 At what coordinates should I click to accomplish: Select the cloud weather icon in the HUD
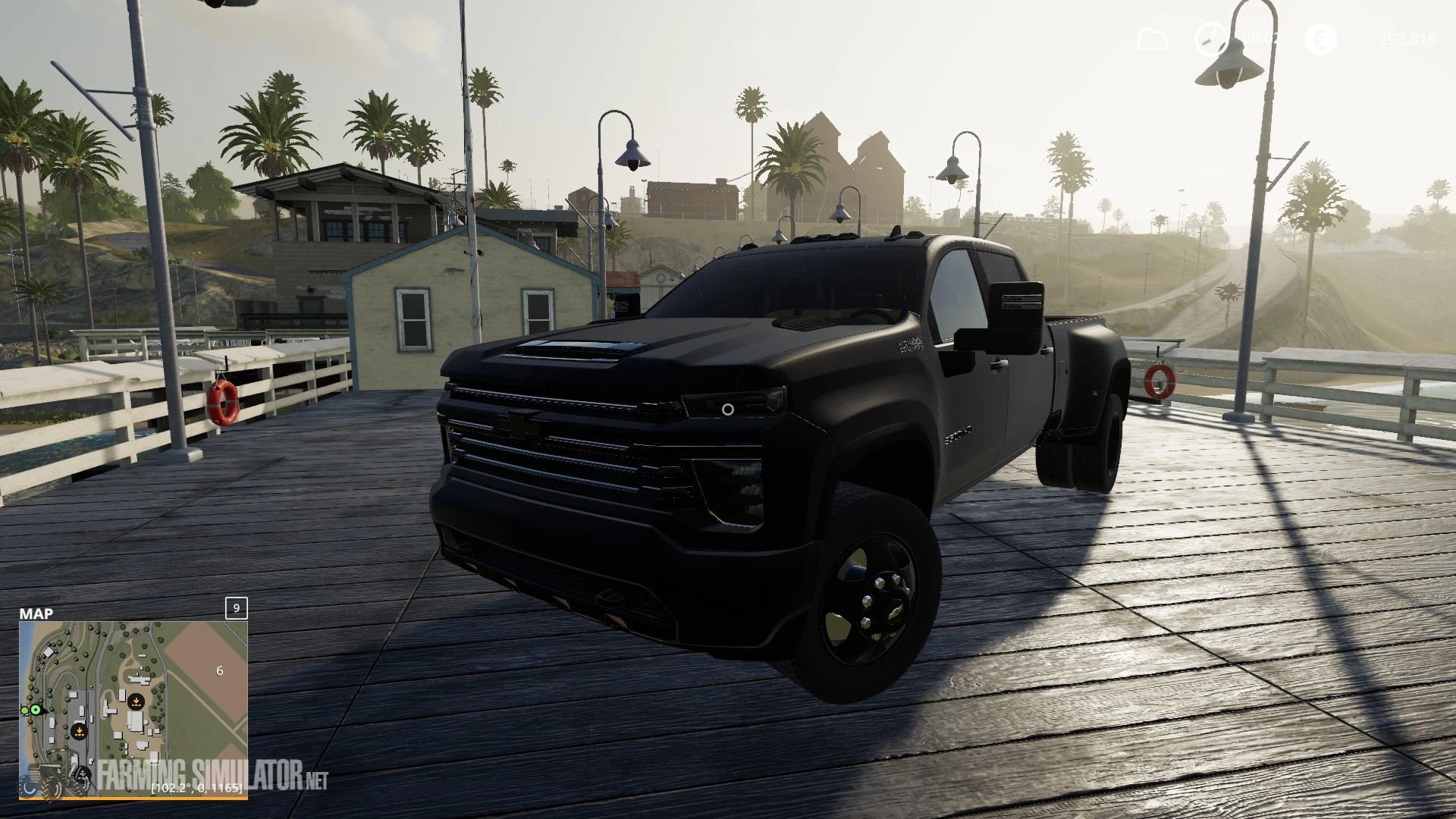pos(1153,38)
